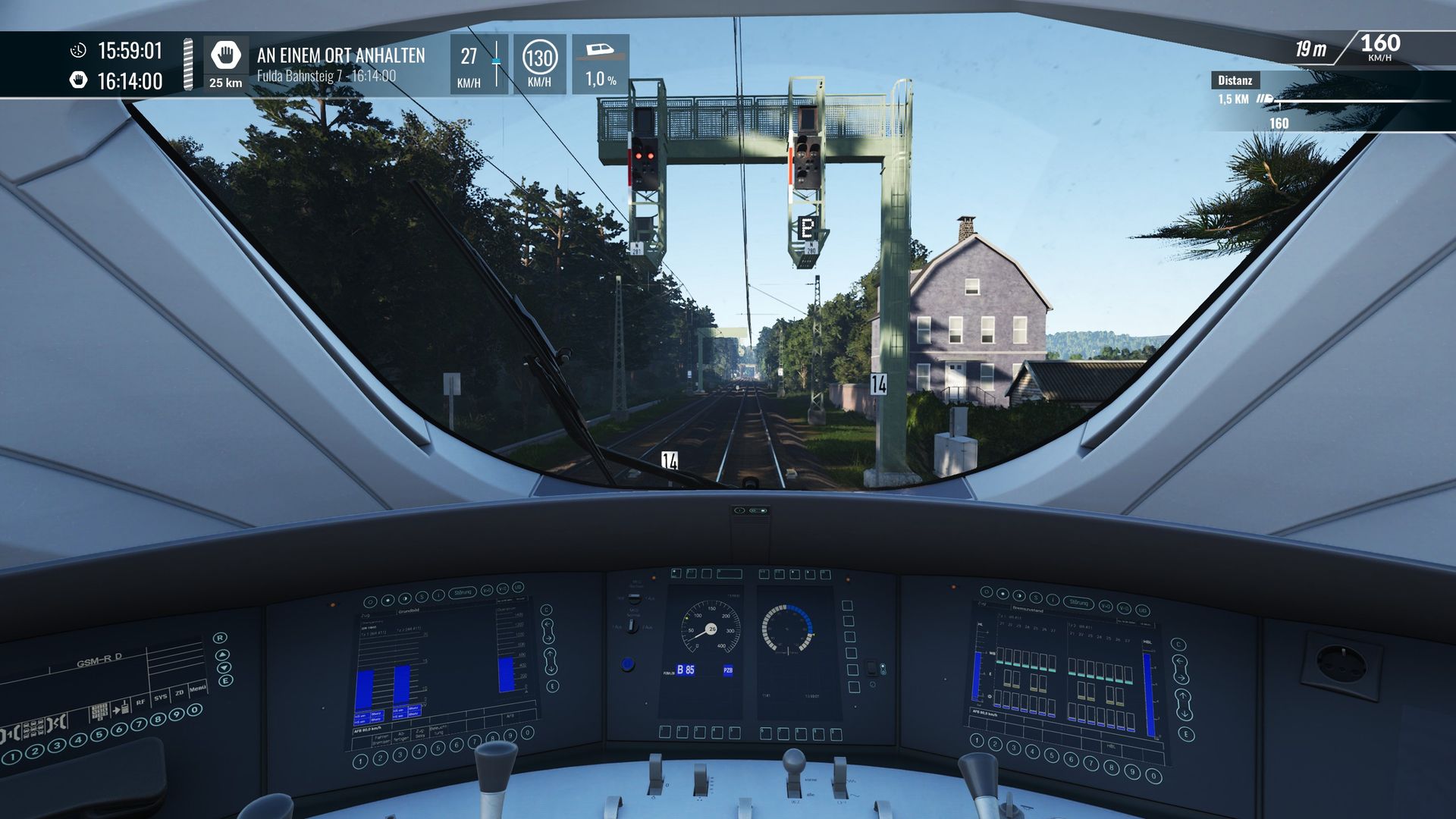
Task: Click the stop-hand objective icon
Action: tap(225, 55)
